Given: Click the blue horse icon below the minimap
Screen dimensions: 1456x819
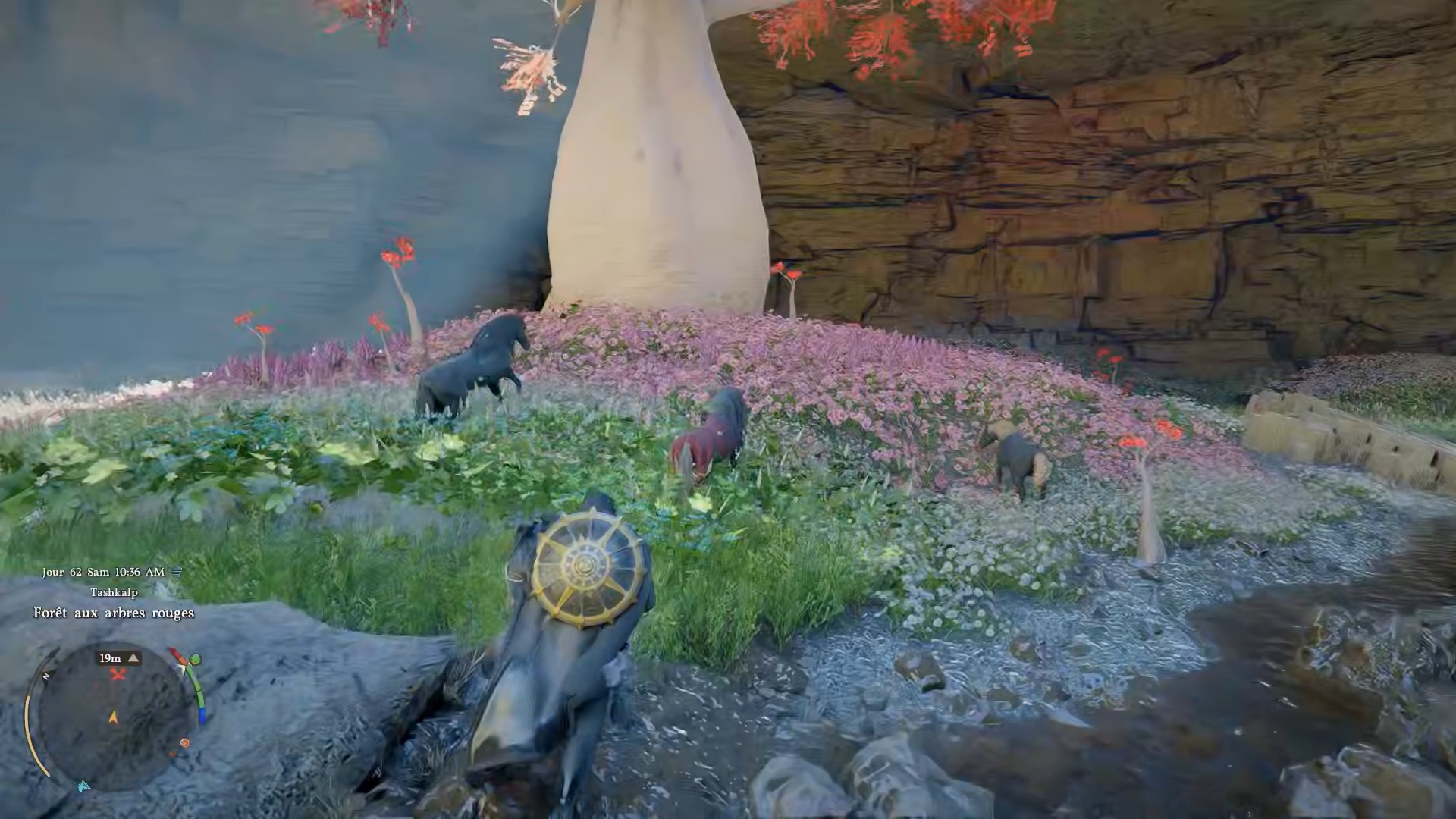Looking at the screenshot, I should point(83,786).
